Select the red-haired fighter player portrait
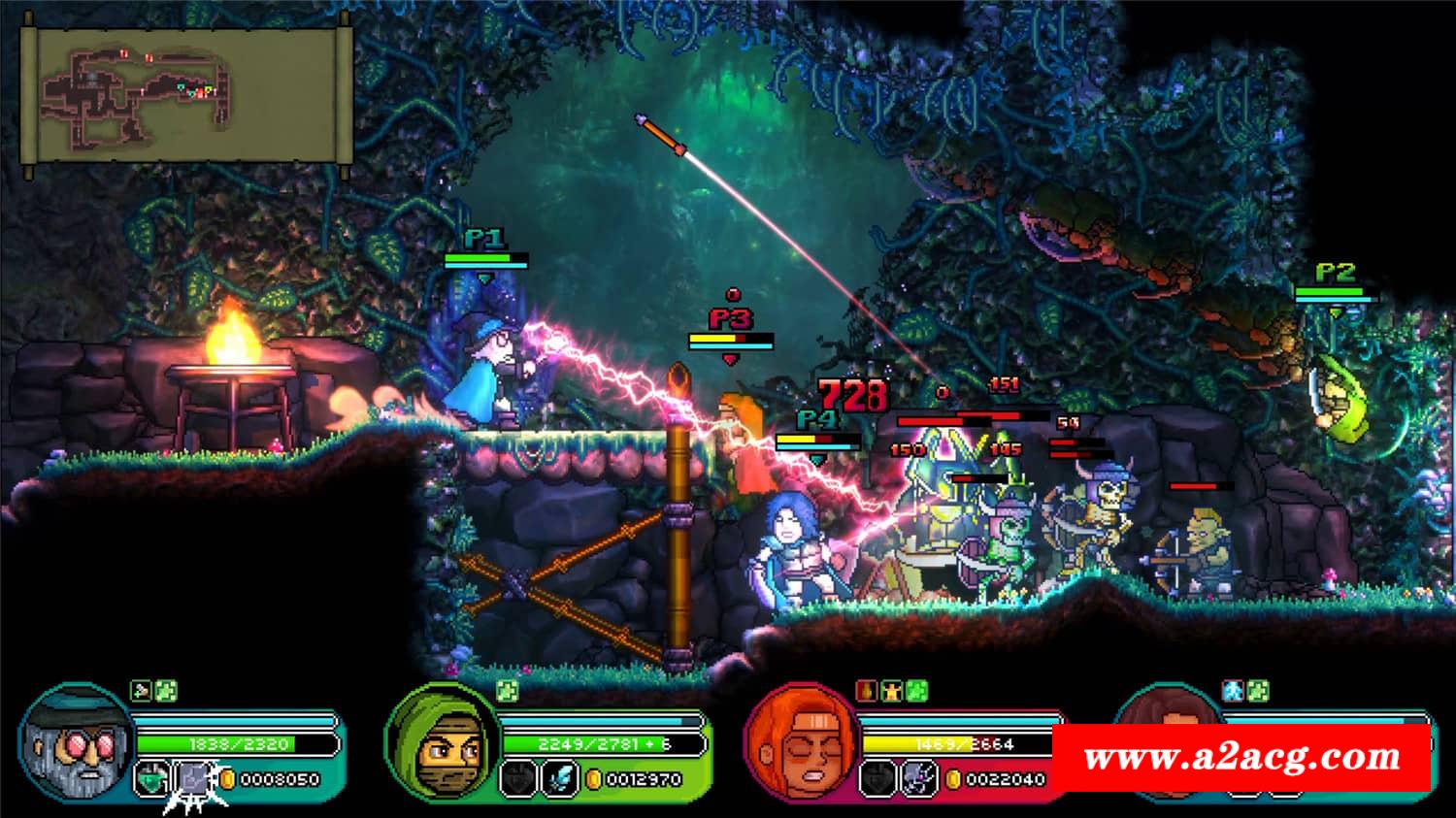Screen dimensions: 1456x818 [802, 741]
